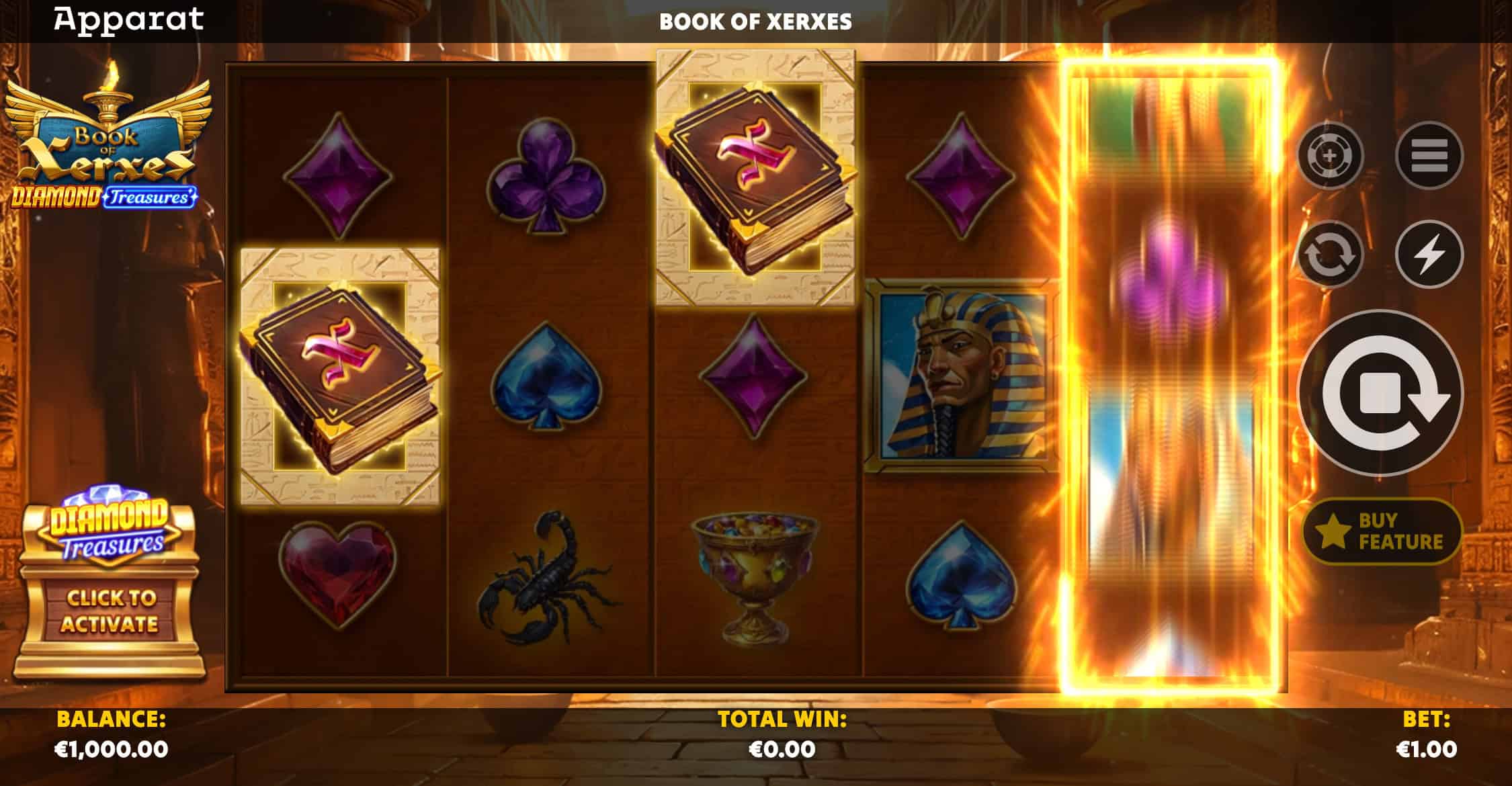Open the Buy Feature menu
Image resolution: width=1512 pixels, height=786 pixels.
[x=1382, y=531]
